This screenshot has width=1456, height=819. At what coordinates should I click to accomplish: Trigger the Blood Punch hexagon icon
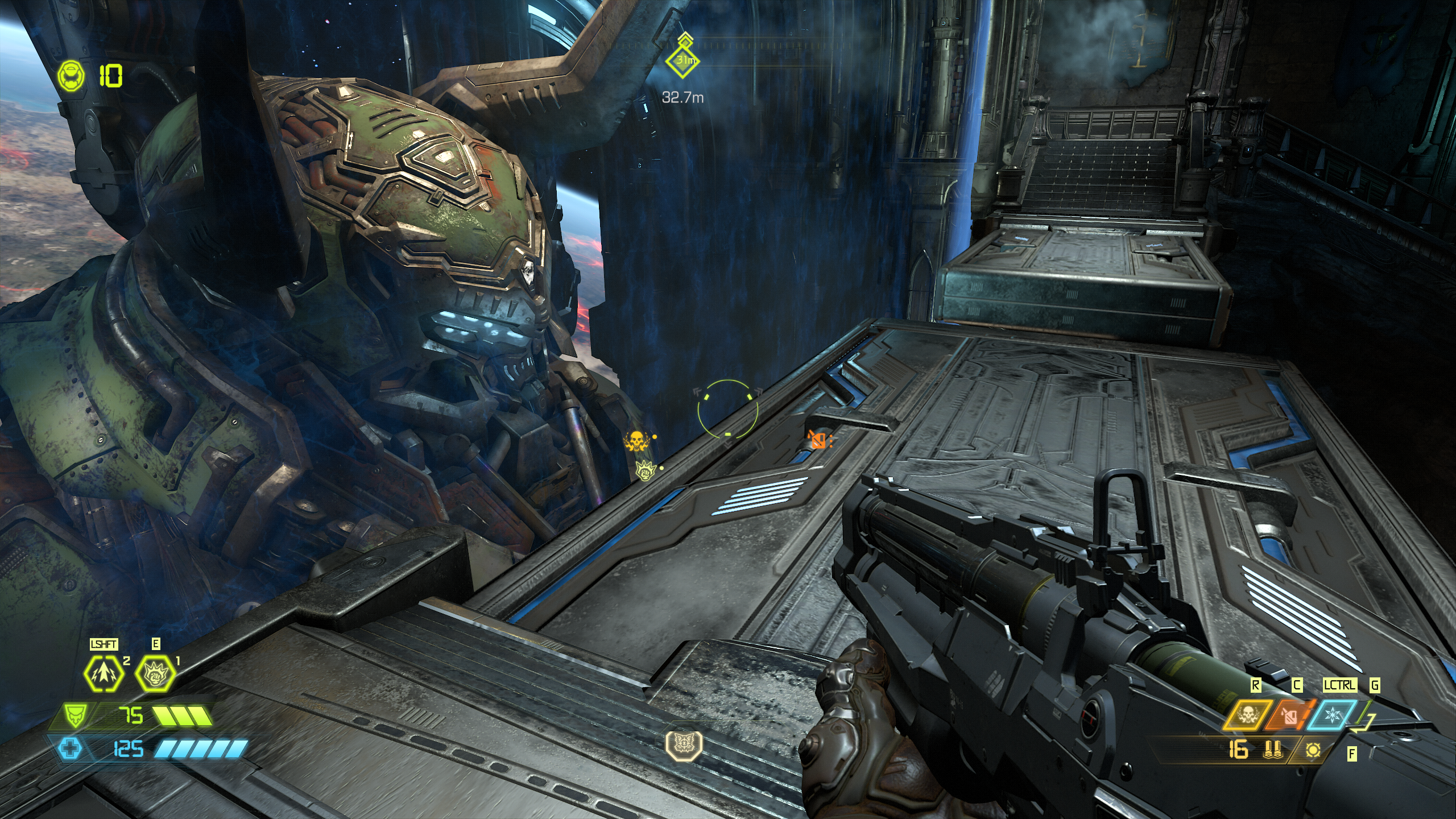[x=155, y=675]
